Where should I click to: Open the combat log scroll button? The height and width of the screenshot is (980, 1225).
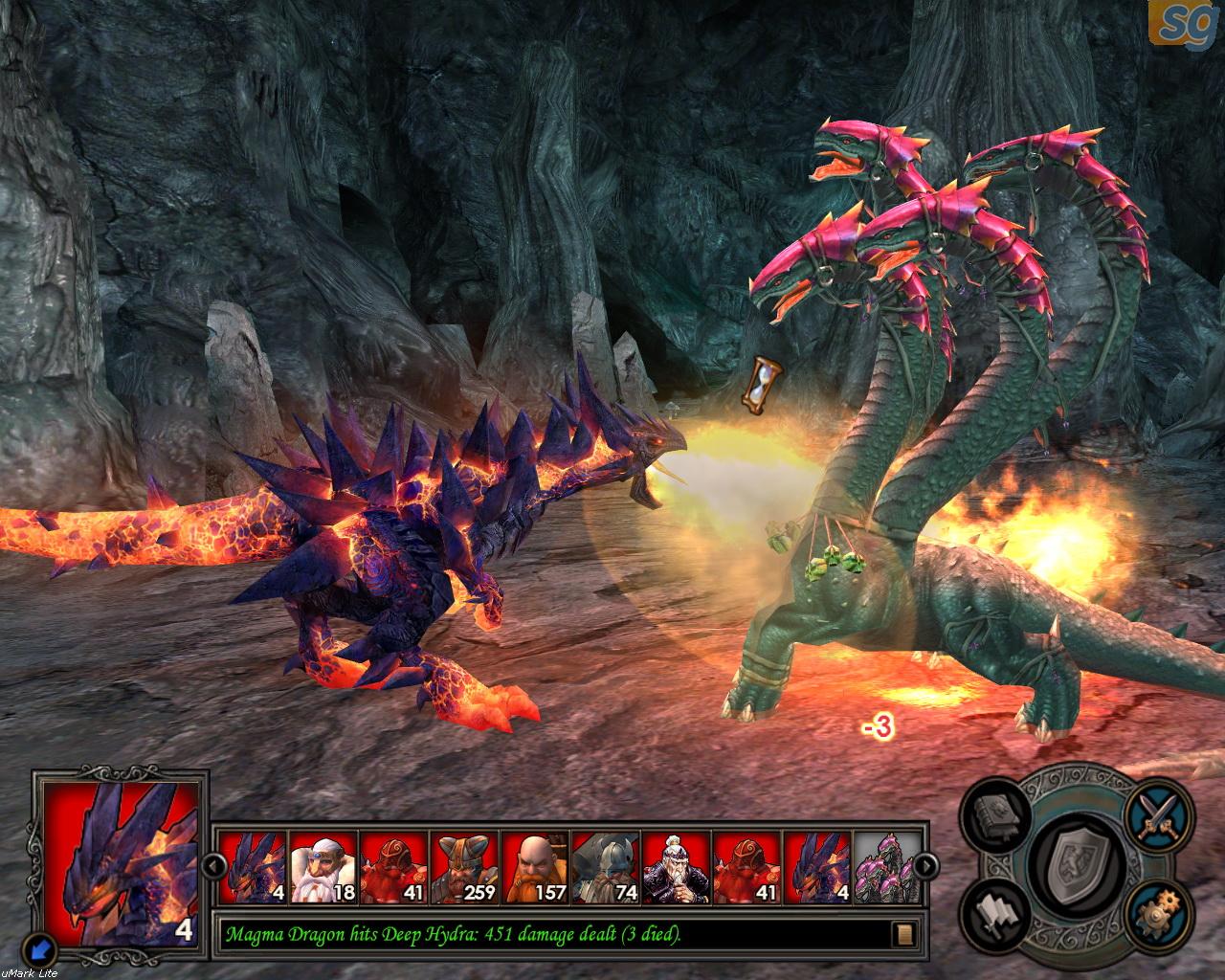pos(904,933)
